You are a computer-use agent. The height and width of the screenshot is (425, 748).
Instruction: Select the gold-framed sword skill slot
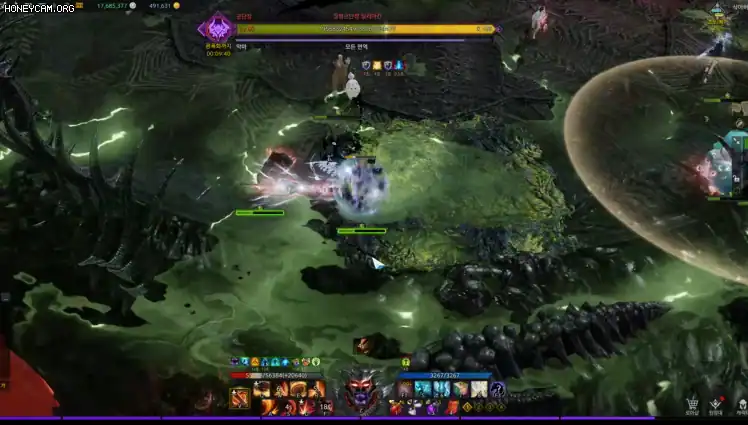tap(240, 399)
